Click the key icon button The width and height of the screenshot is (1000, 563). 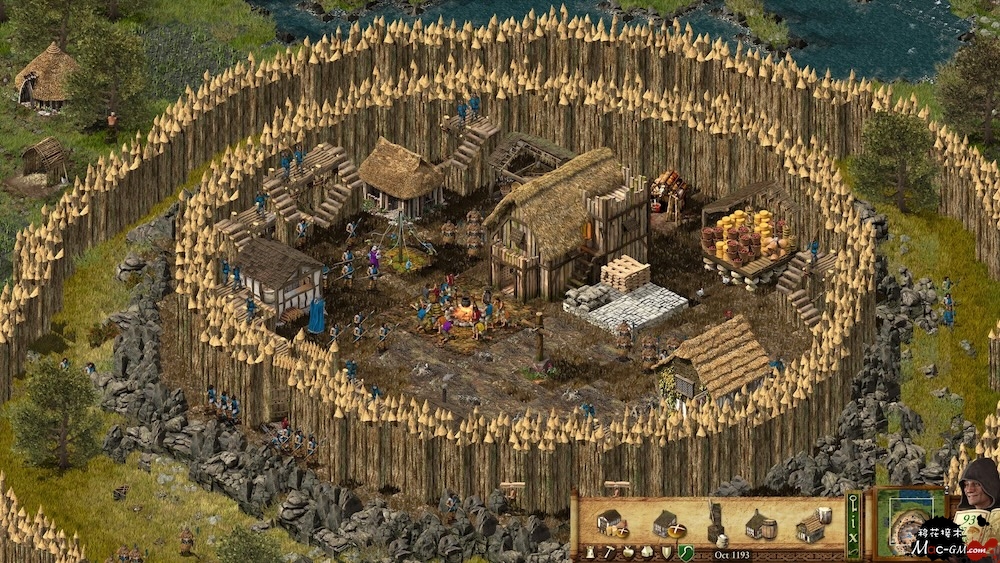[x=853, y=499]
